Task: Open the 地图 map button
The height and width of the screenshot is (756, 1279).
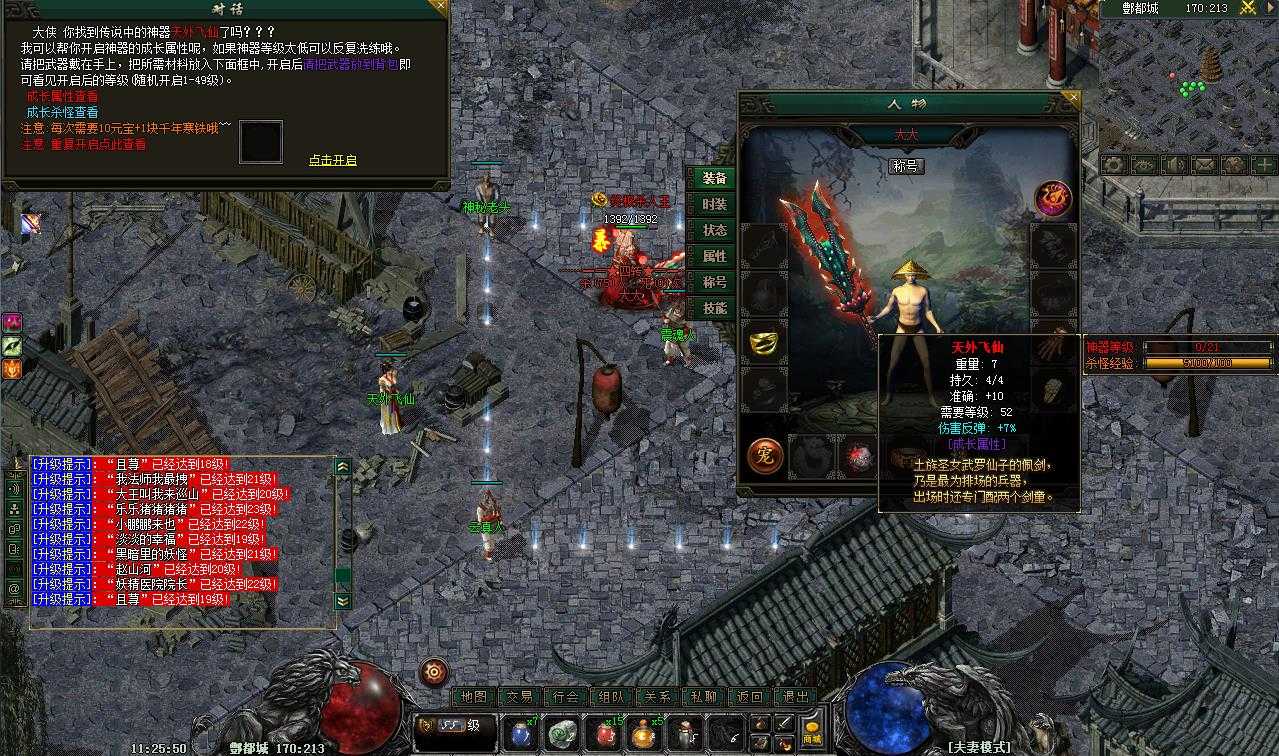Action: (x=474, y=696)
